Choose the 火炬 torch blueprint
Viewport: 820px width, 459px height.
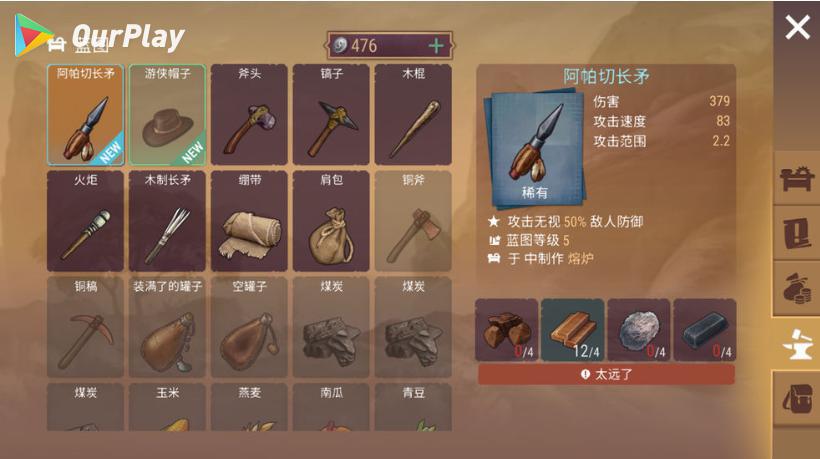86,221
